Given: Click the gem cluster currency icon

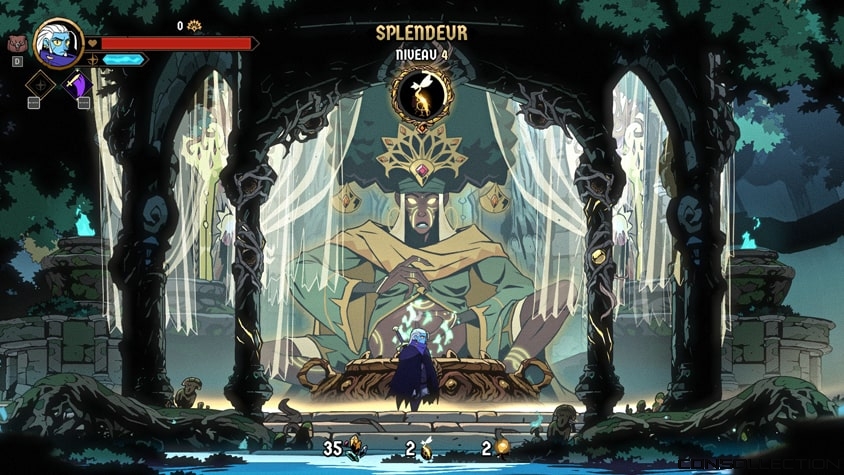Looking at the screenshot, I should click(355, 449).
